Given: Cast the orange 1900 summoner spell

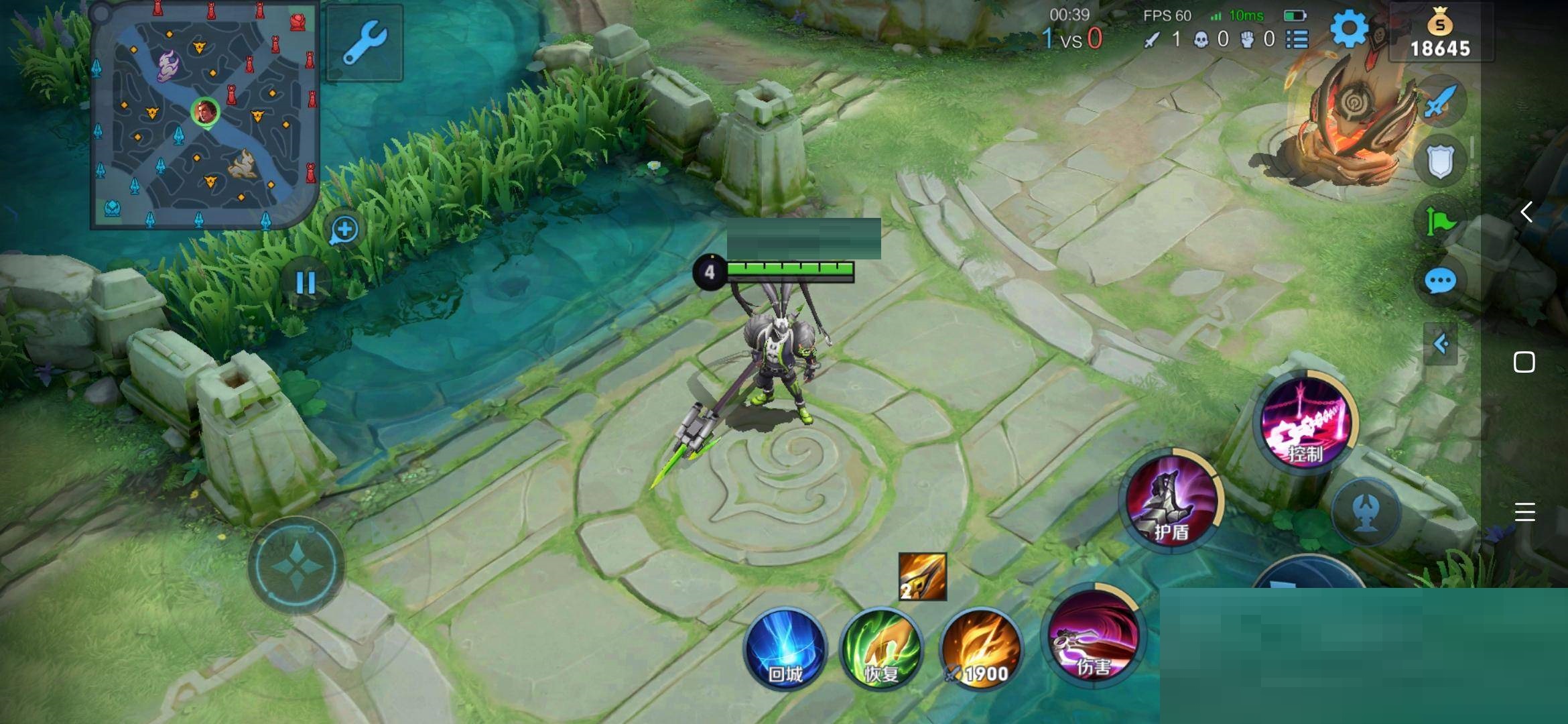Looking at the screenshot, I should point(980,649).
